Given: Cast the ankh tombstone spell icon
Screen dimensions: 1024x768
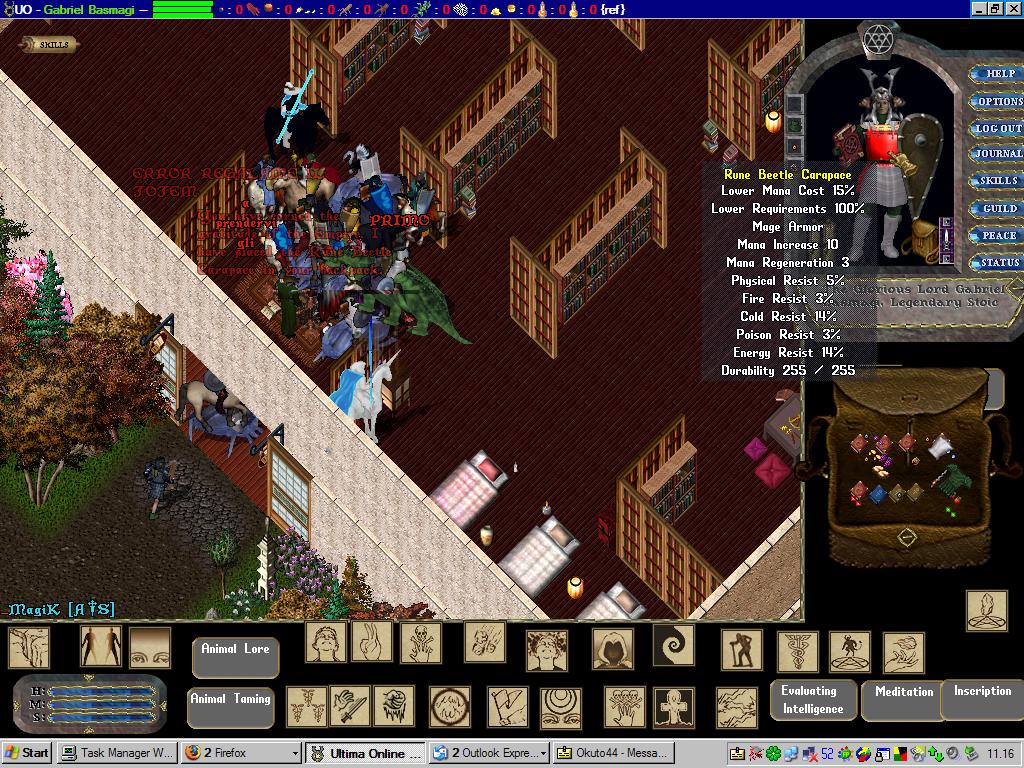Looking at the screenshot, I should (x=674, y=707).
